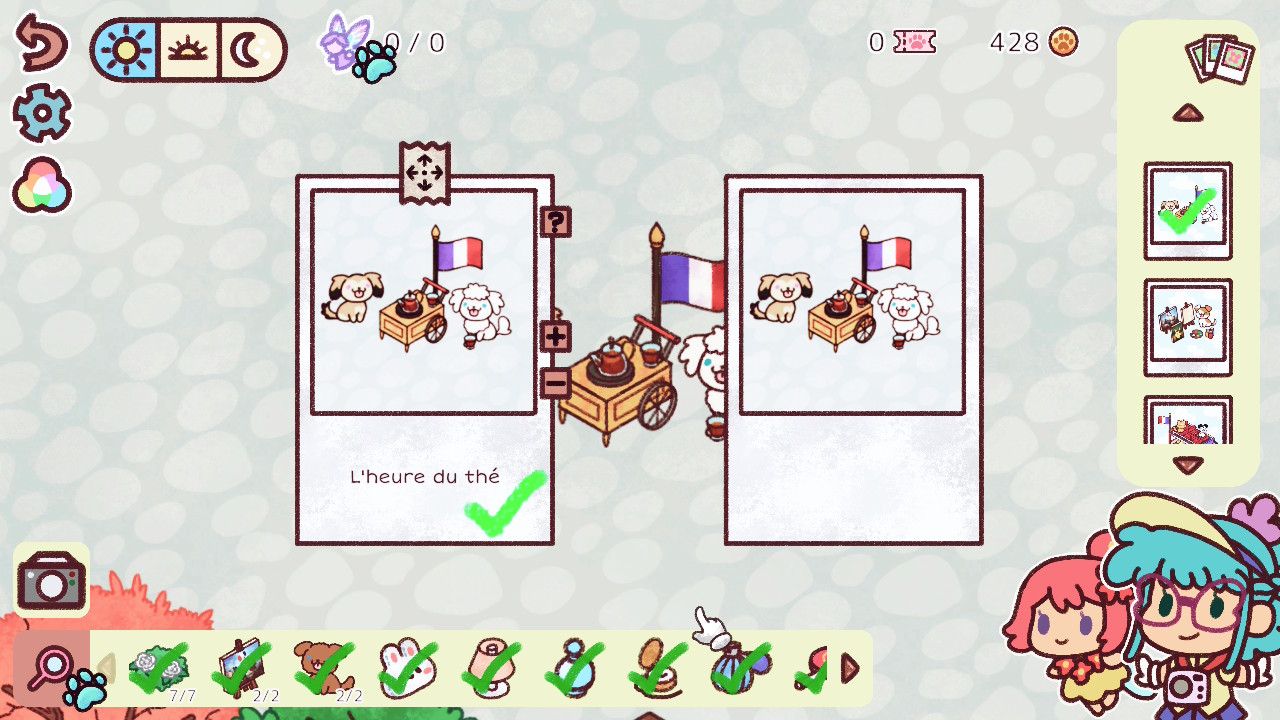Select the painting easel item
This screenshot has width=1280, height=720.
click(x=242, y=668)
